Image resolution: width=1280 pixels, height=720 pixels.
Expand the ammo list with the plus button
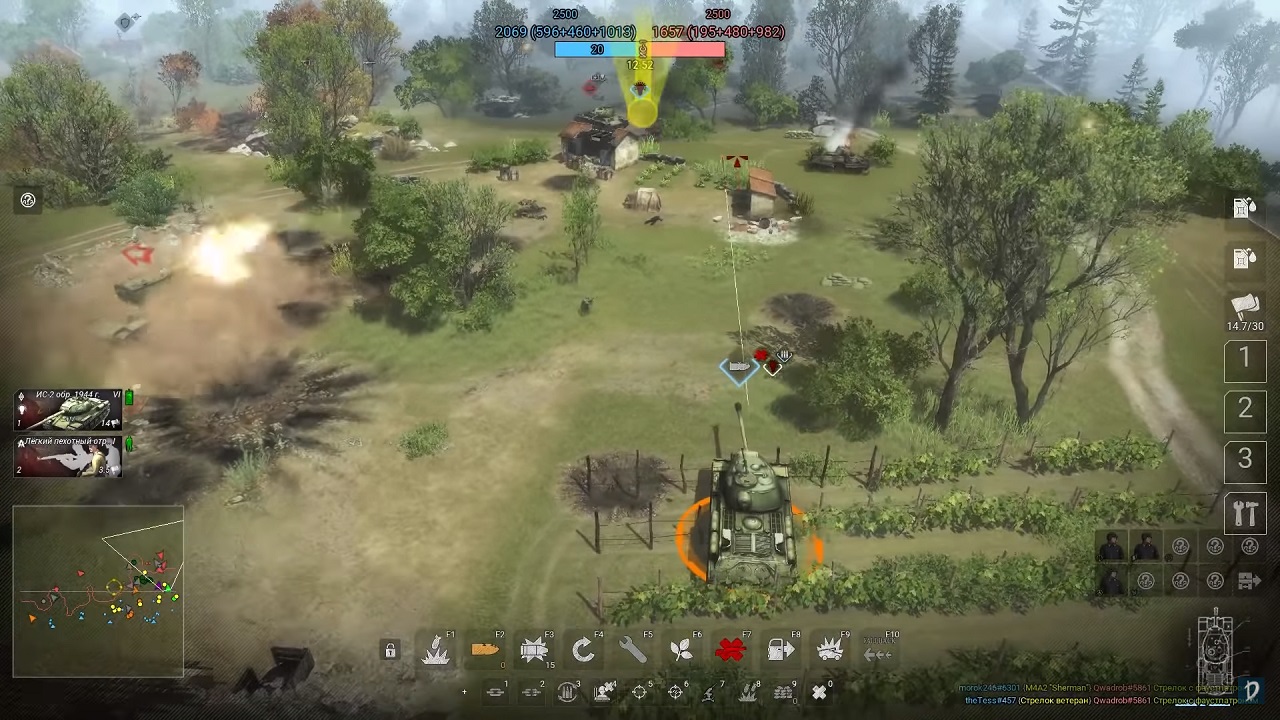pos(464,691)
